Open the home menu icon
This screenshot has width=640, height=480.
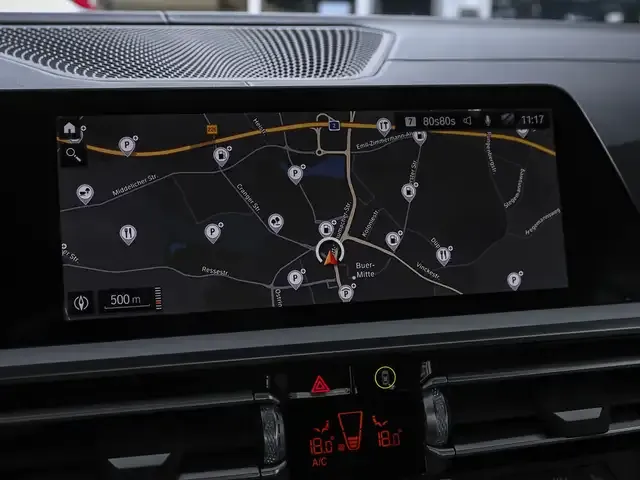coord(69,128)
